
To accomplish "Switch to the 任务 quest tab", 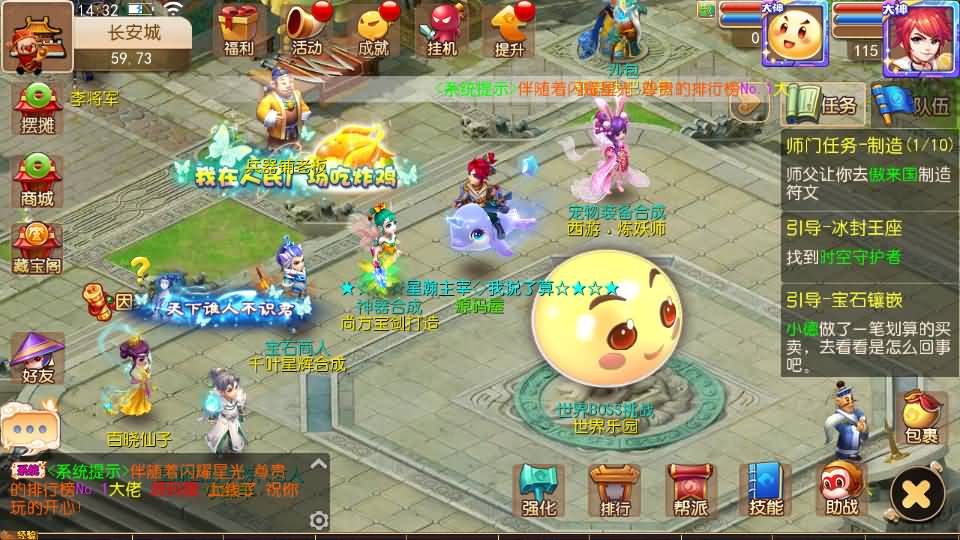I will (823, 104).
